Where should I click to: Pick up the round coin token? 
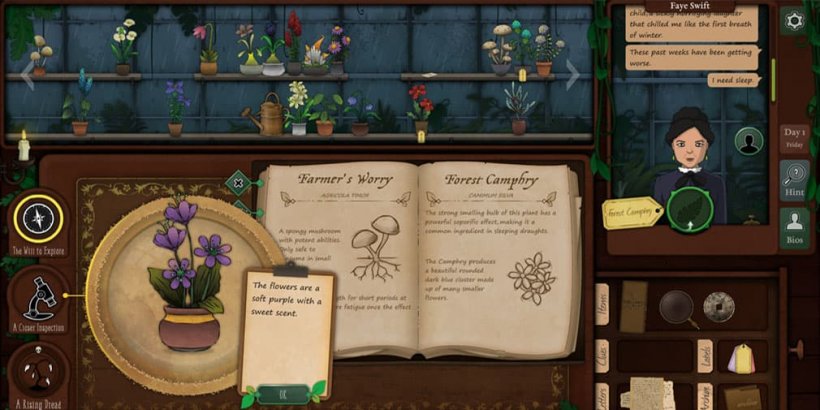(x=719, y=305)
